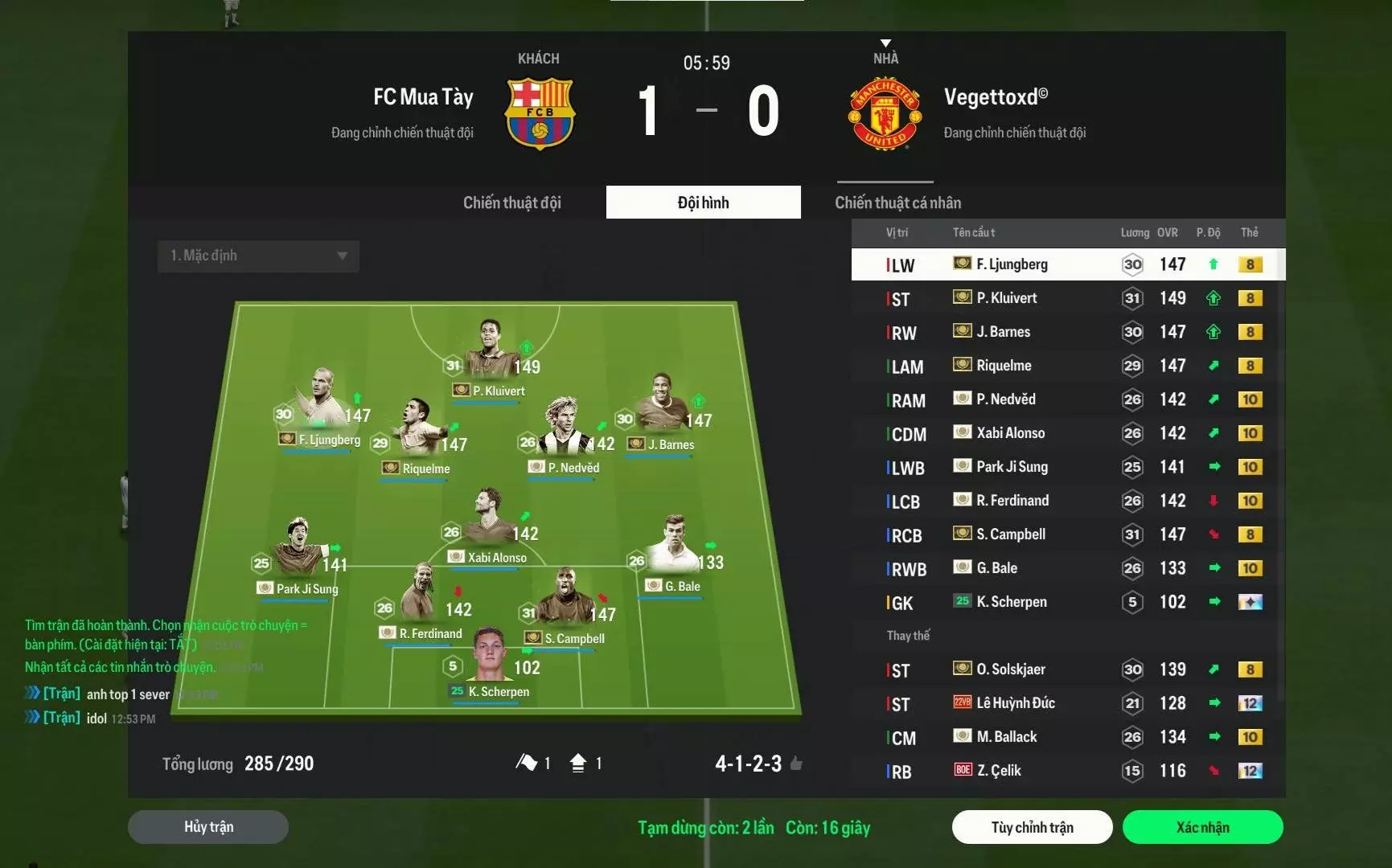Image resolution: width=1392 pixels, height=868 pixels.
Task: Click the thumbs-up icon beside 4-1-2-3
Action: (x=796, y=764)
